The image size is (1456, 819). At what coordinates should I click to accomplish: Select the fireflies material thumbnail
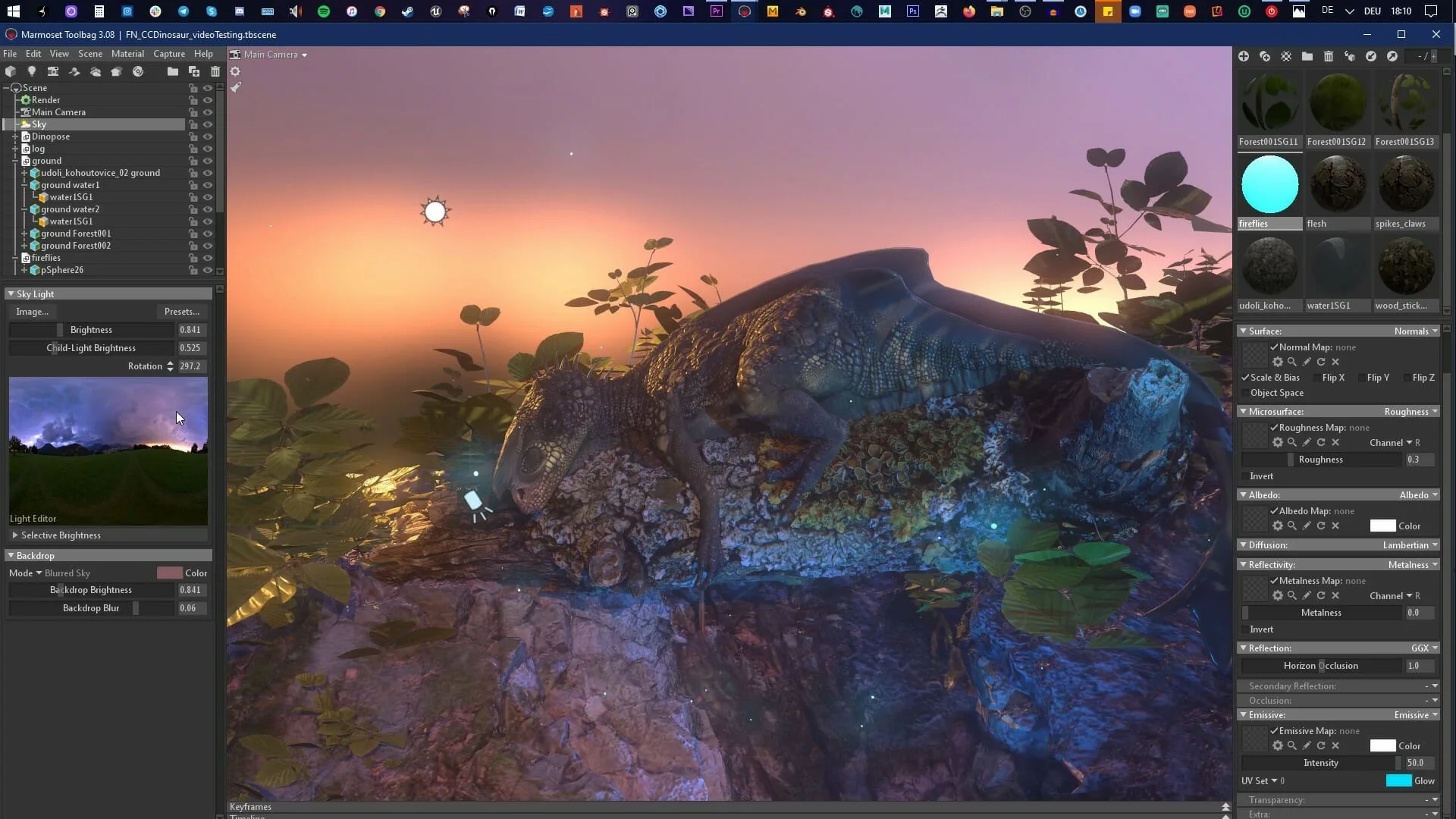click(x=1270, y=184)
